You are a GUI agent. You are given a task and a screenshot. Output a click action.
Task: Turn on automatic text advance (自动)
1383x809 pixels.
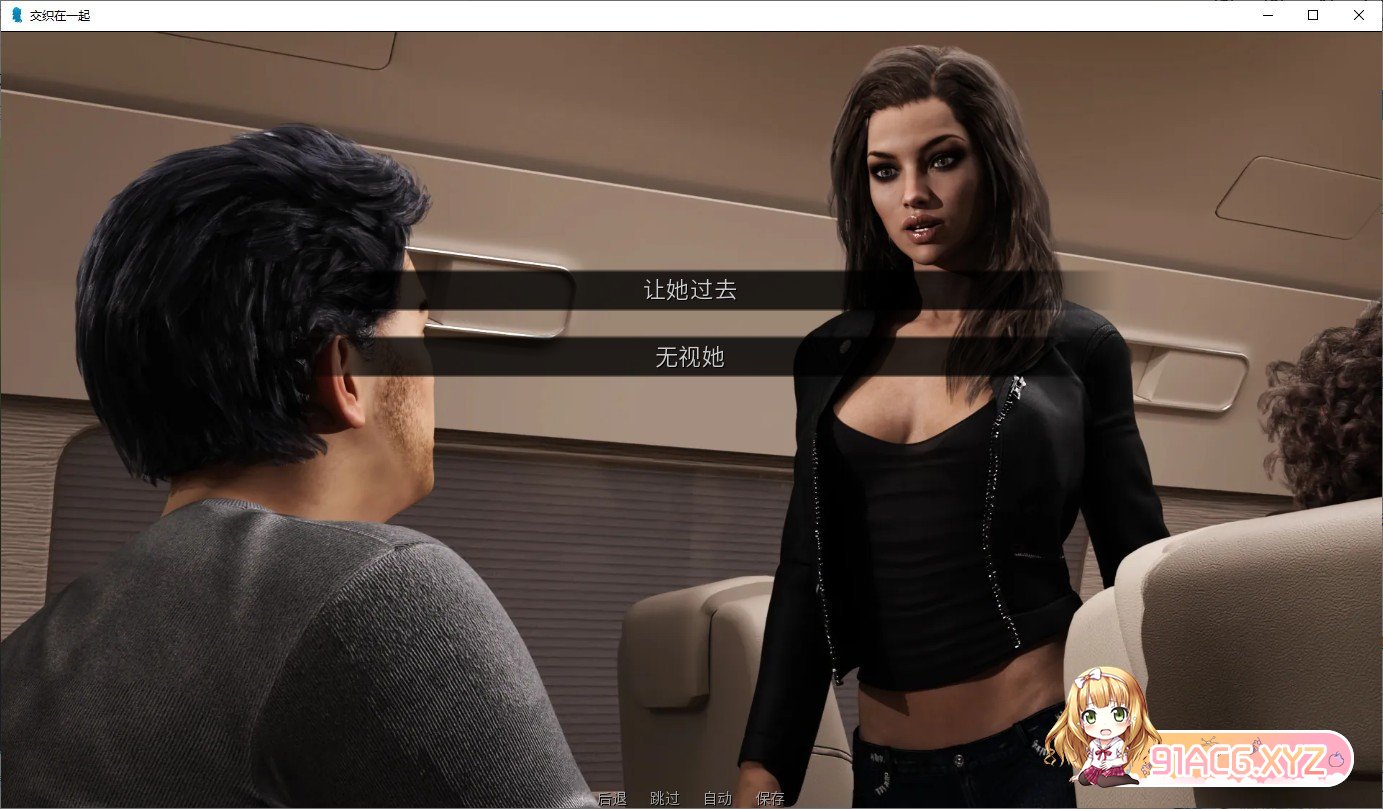pos(717,798)
